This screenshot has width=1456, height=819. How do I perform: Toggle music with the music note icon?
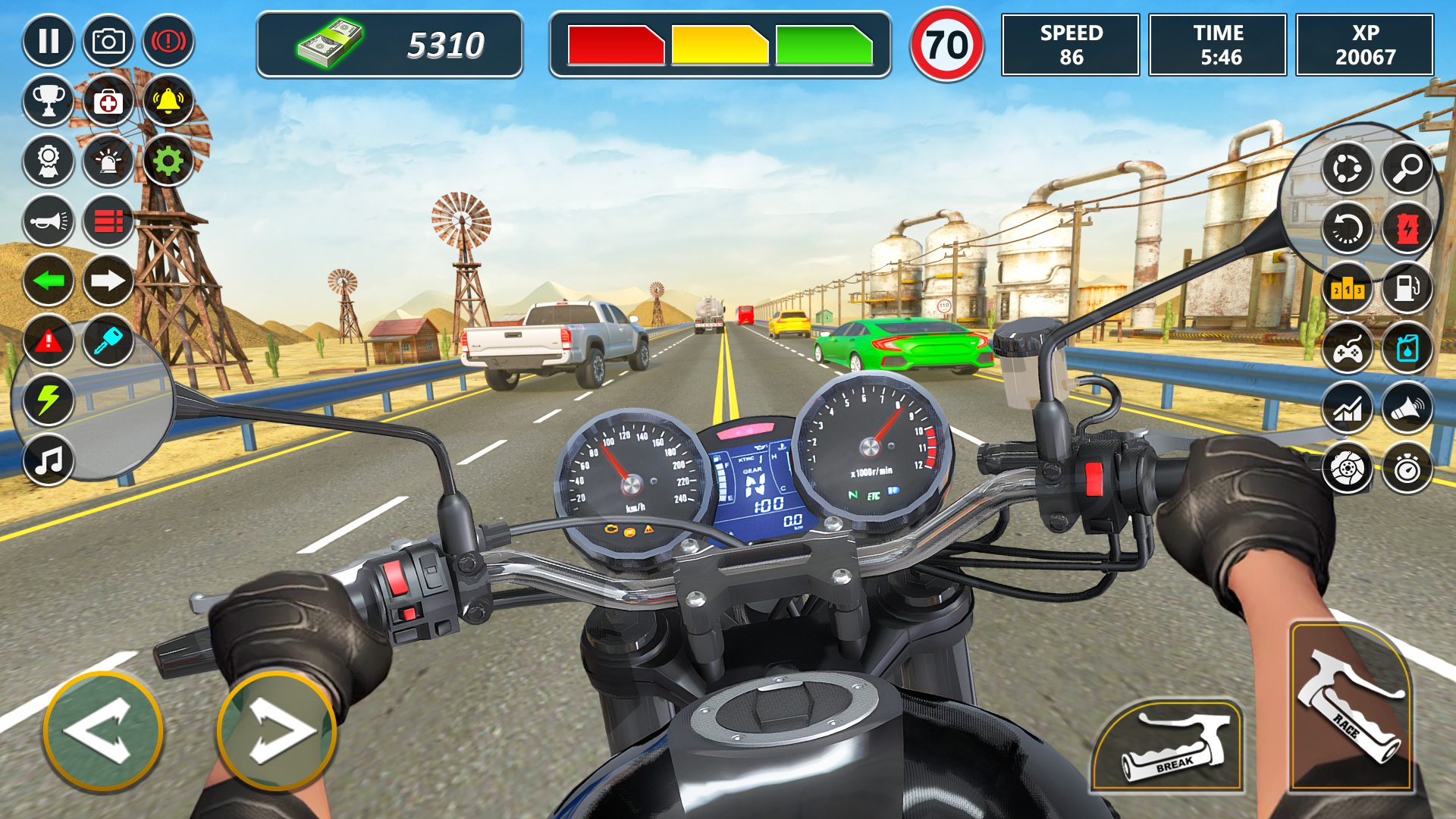click(x=49, y=460)
